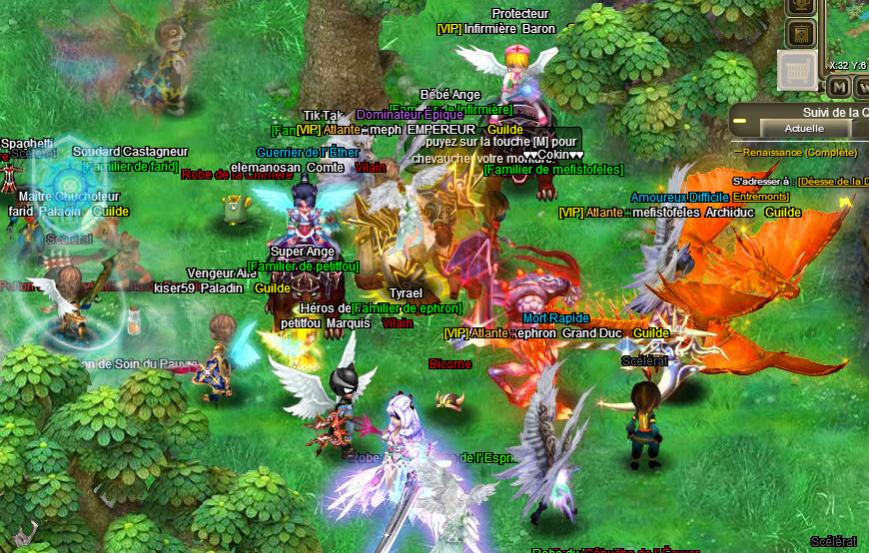Minimize the quest tracker with yellow dash

tap(740, 121)
